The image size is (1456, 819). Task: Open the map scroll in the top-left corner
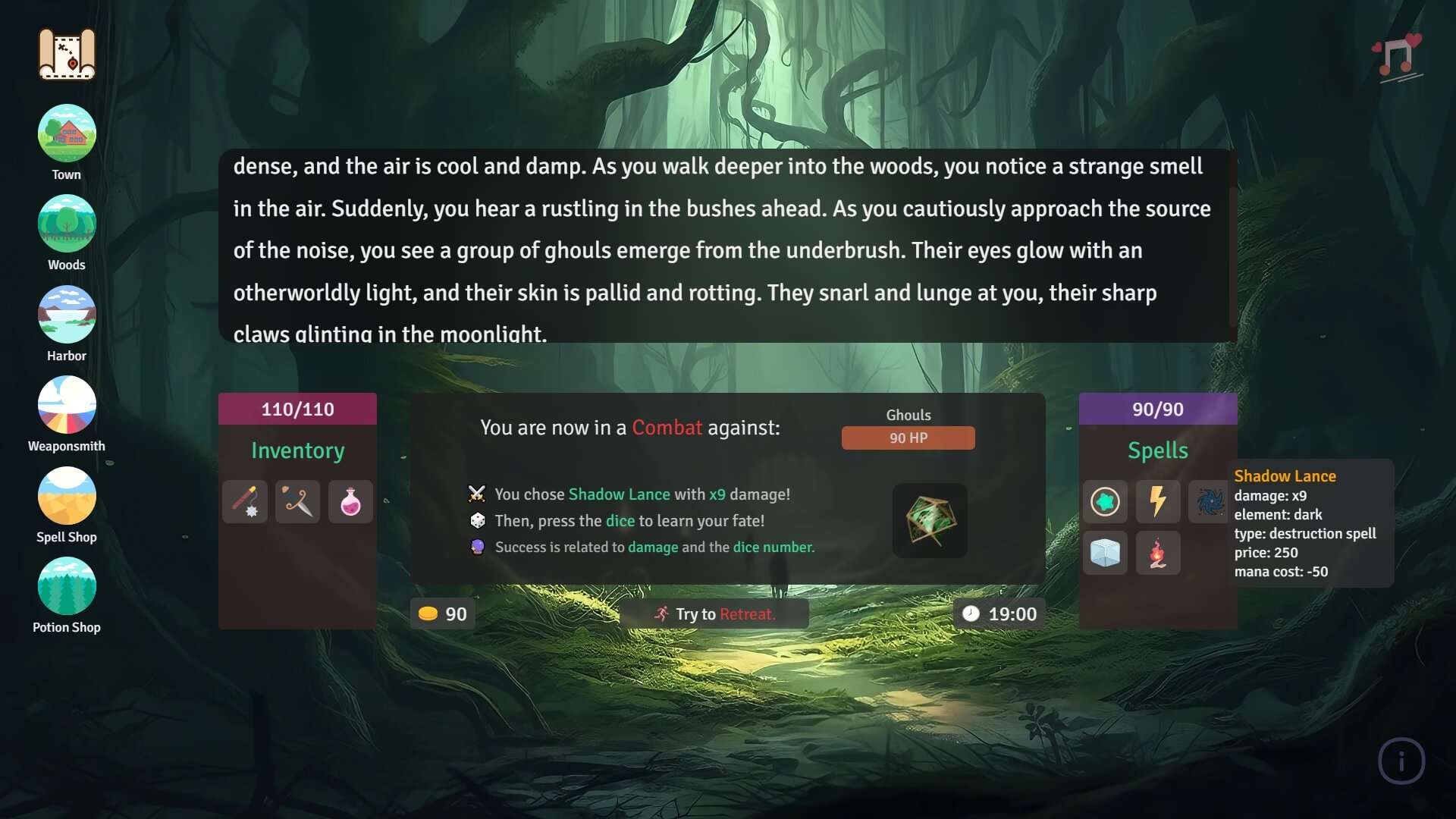[67, 53]
